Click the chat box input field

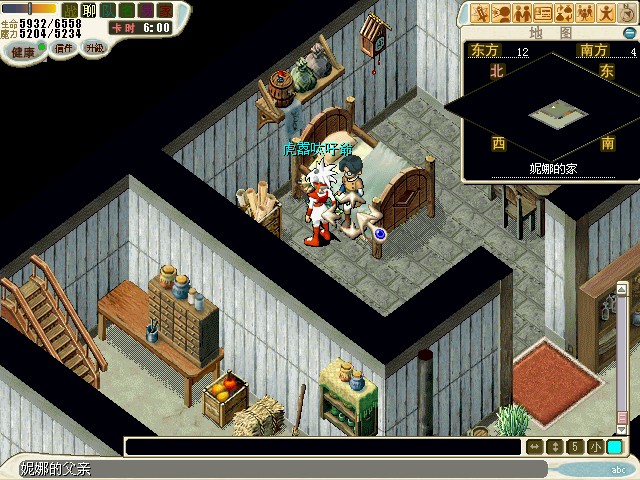[x=322, y=447]
